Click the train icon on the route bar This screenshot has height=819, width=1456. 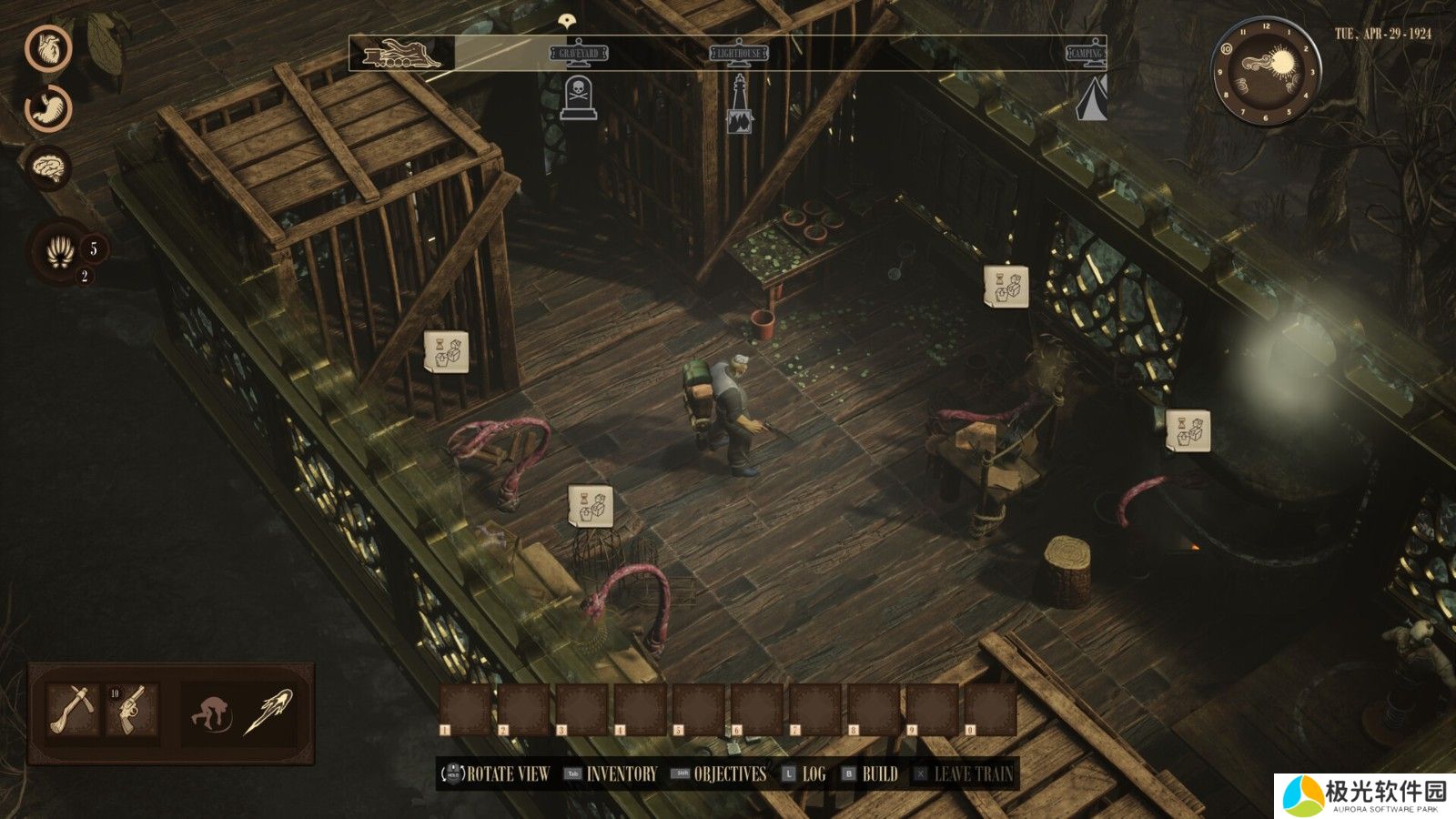401,54
